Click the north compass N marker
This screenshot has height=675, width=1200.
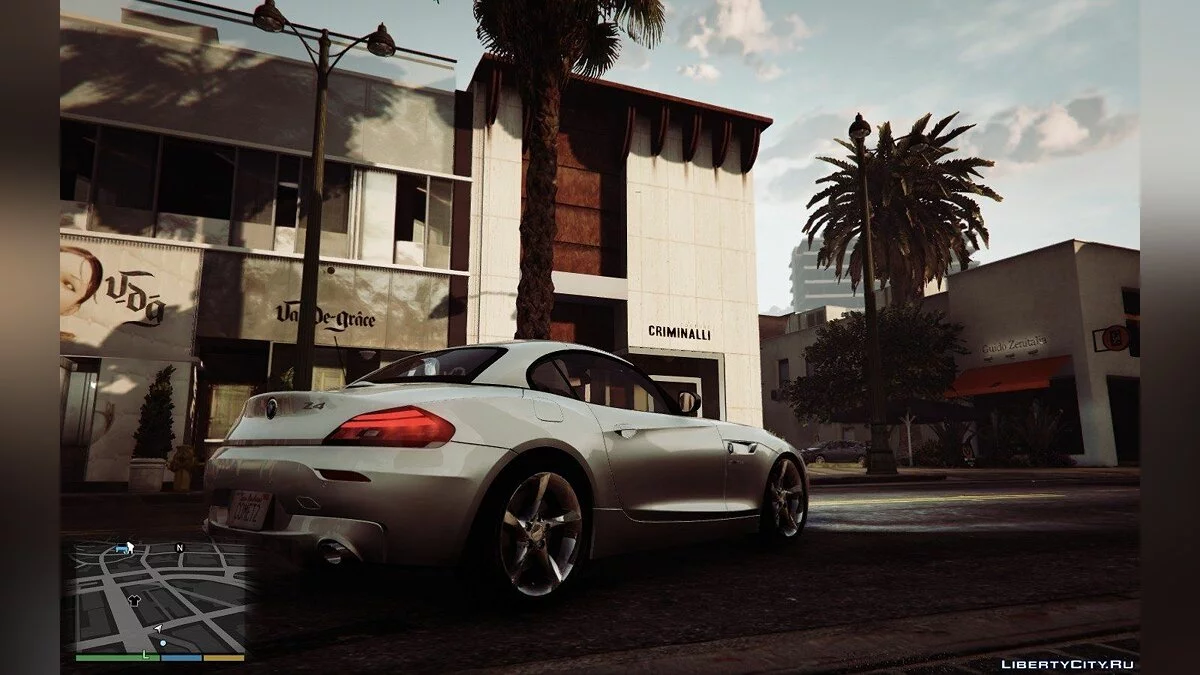point(179,548)
